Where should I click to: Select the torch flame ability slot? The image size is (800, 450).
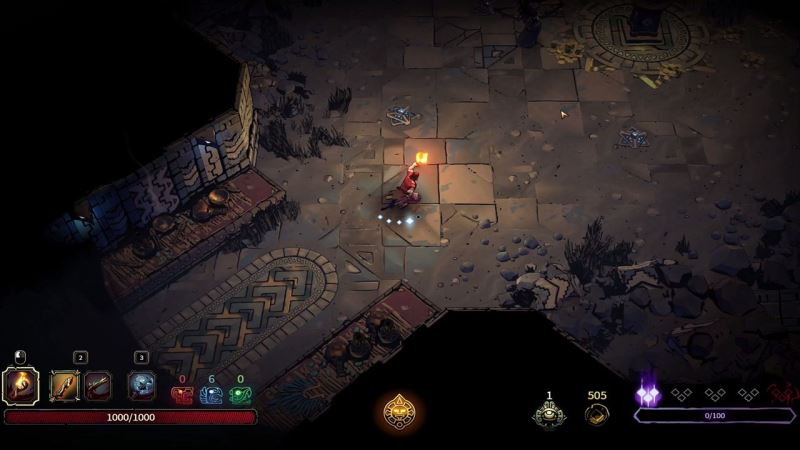point(21,384)
